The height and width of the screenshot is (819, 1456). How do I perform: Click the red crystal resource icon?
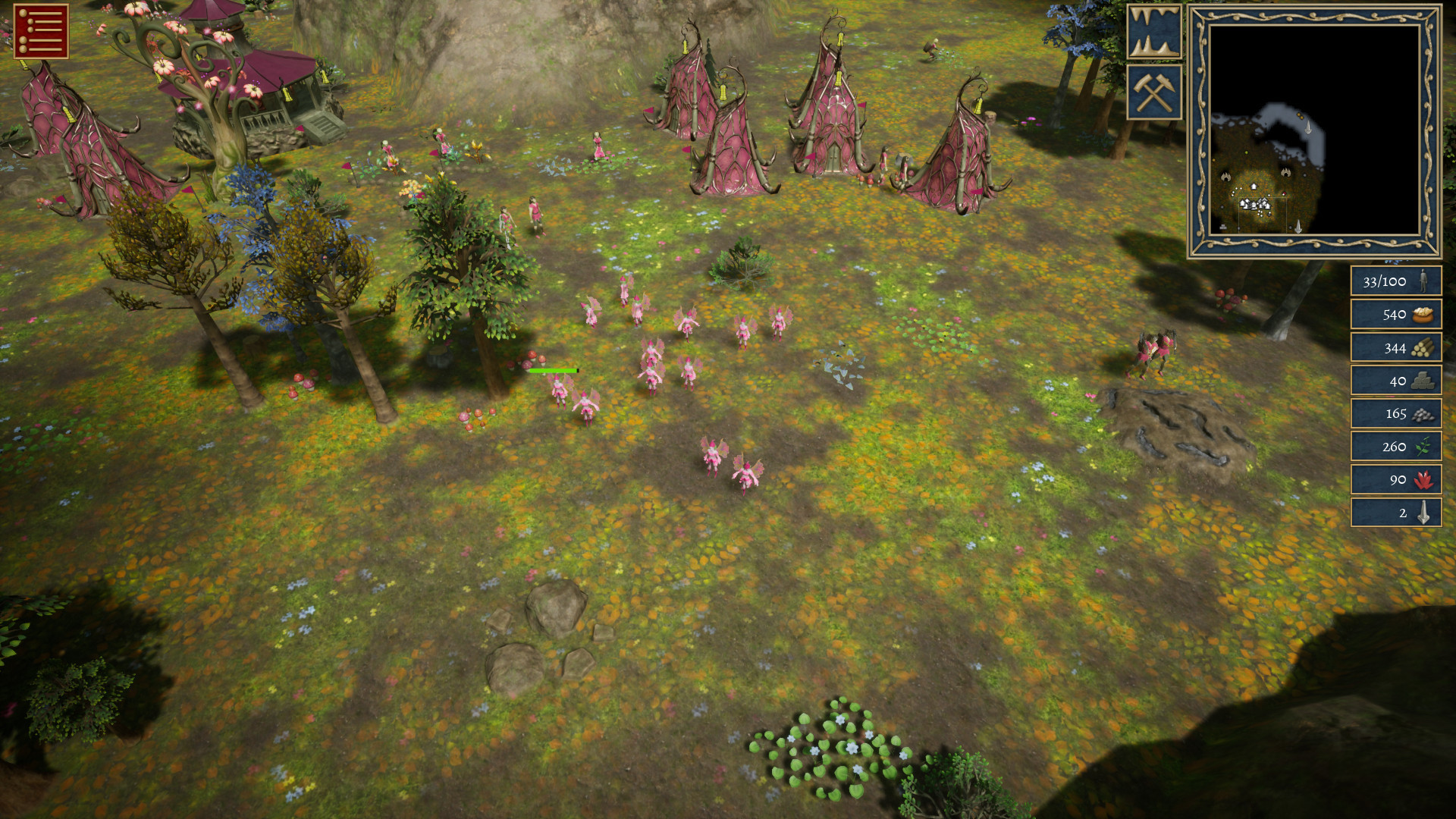click(x=1423, y=480)
